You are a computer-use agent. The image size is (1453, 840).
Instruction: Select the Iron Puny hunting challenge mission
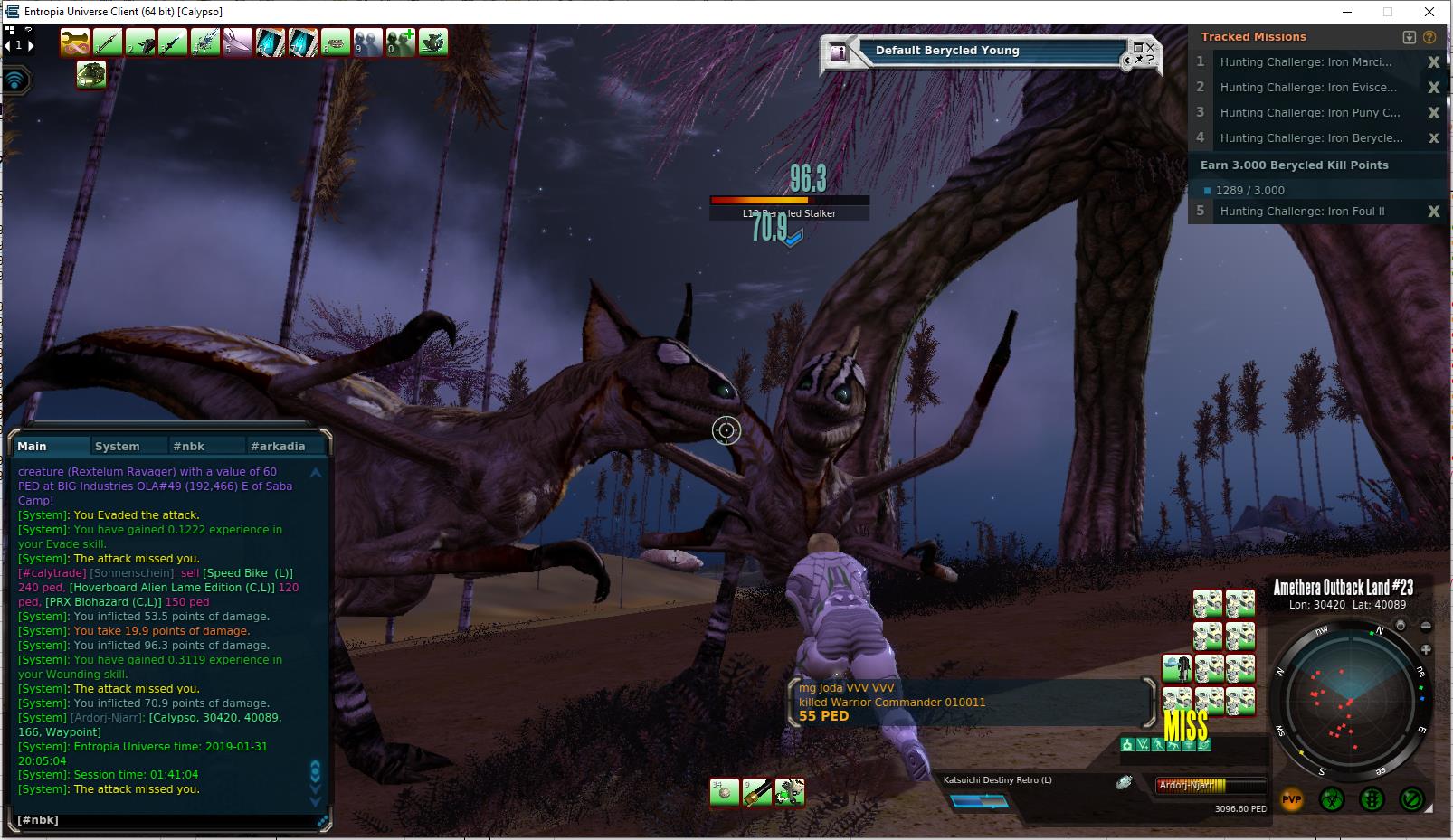pyautogui.click(x=1309, y=113)
